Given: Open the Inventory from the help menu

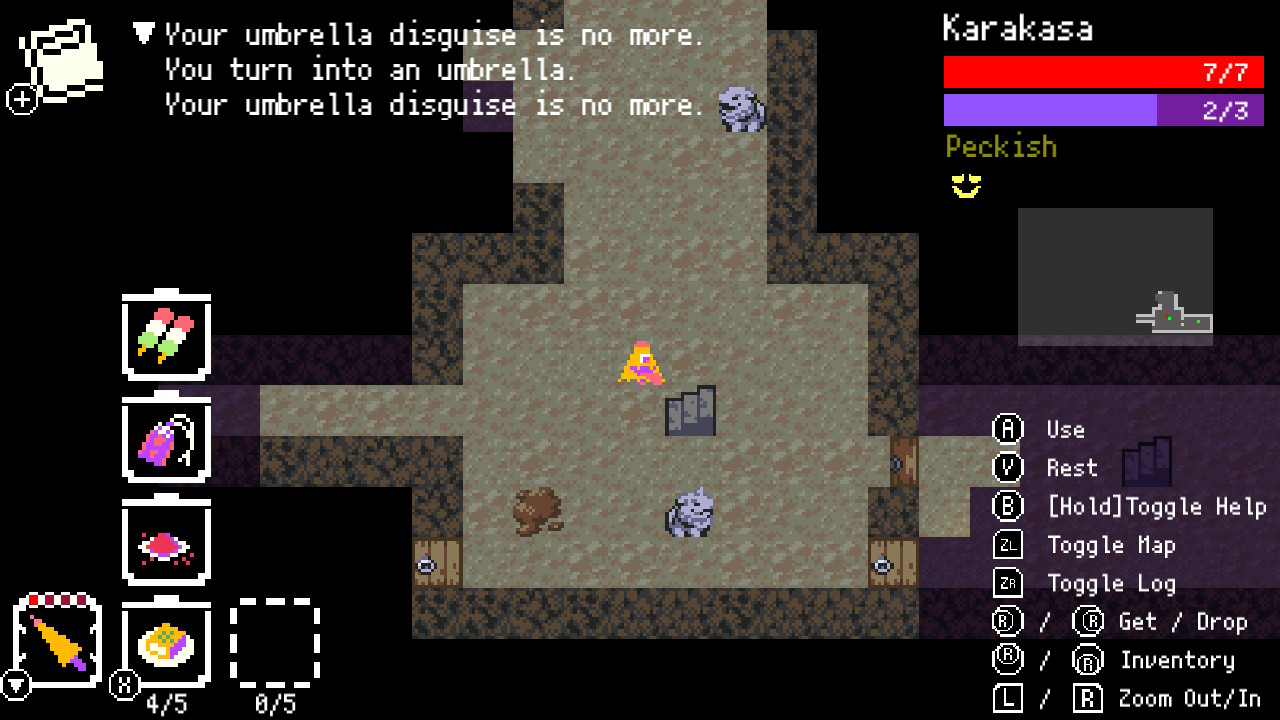Looking at the screenshot, I should pos(1178,660).
